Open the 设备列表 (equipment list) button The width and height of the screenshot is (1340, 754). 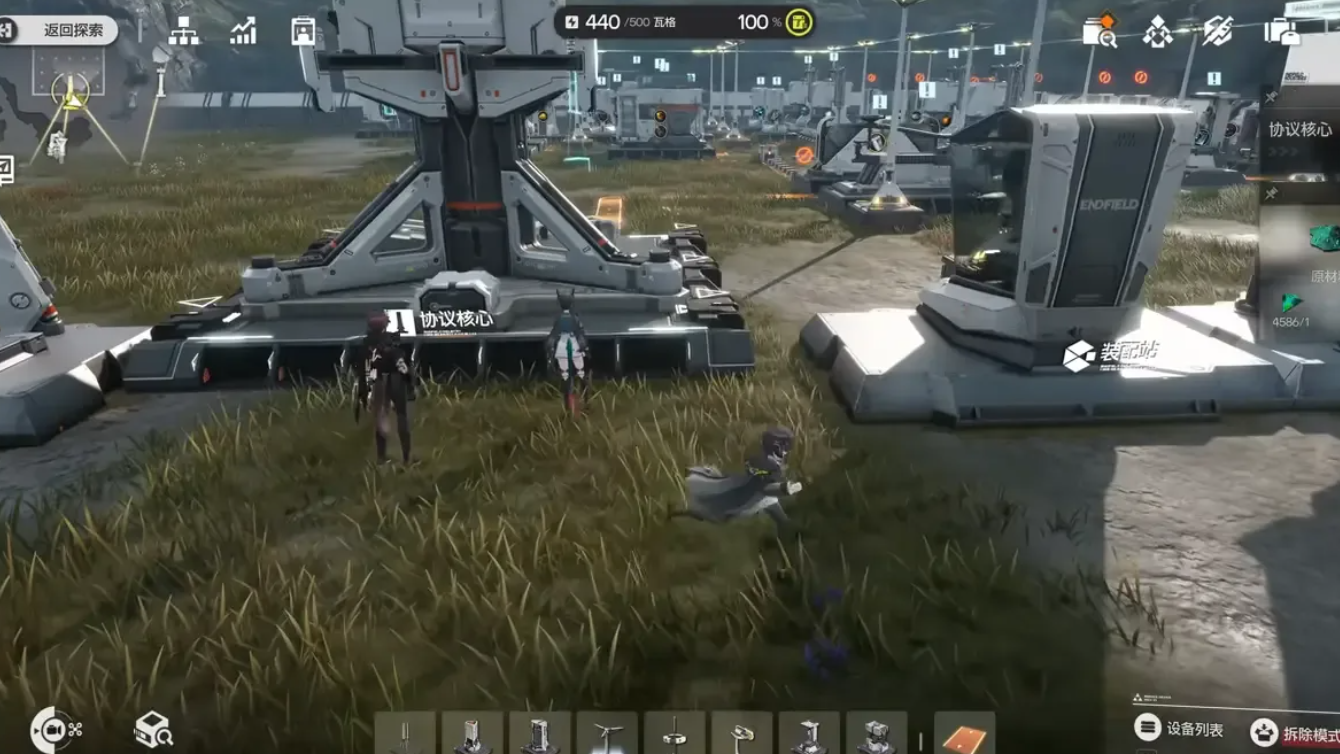click(1180, 729)
